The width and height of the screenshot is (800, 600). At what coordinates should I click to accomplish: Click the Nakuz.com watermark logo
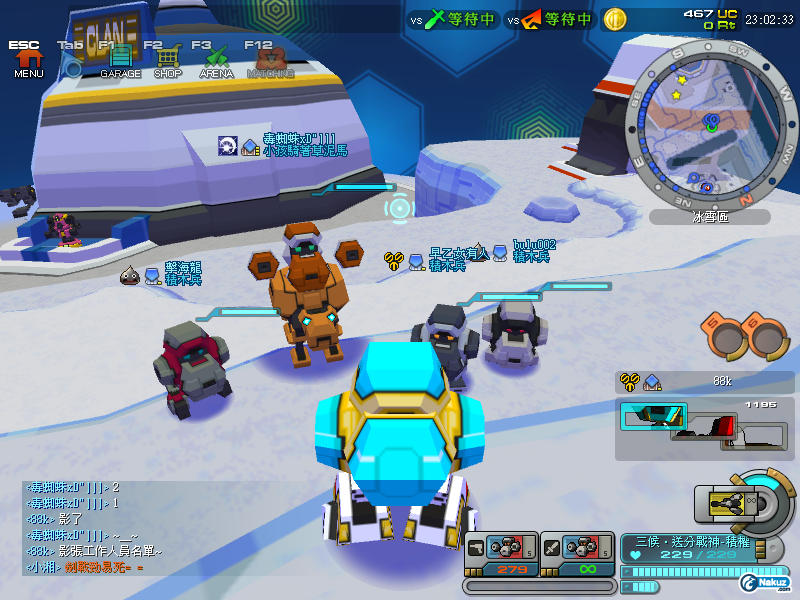(x=766, y=582)
